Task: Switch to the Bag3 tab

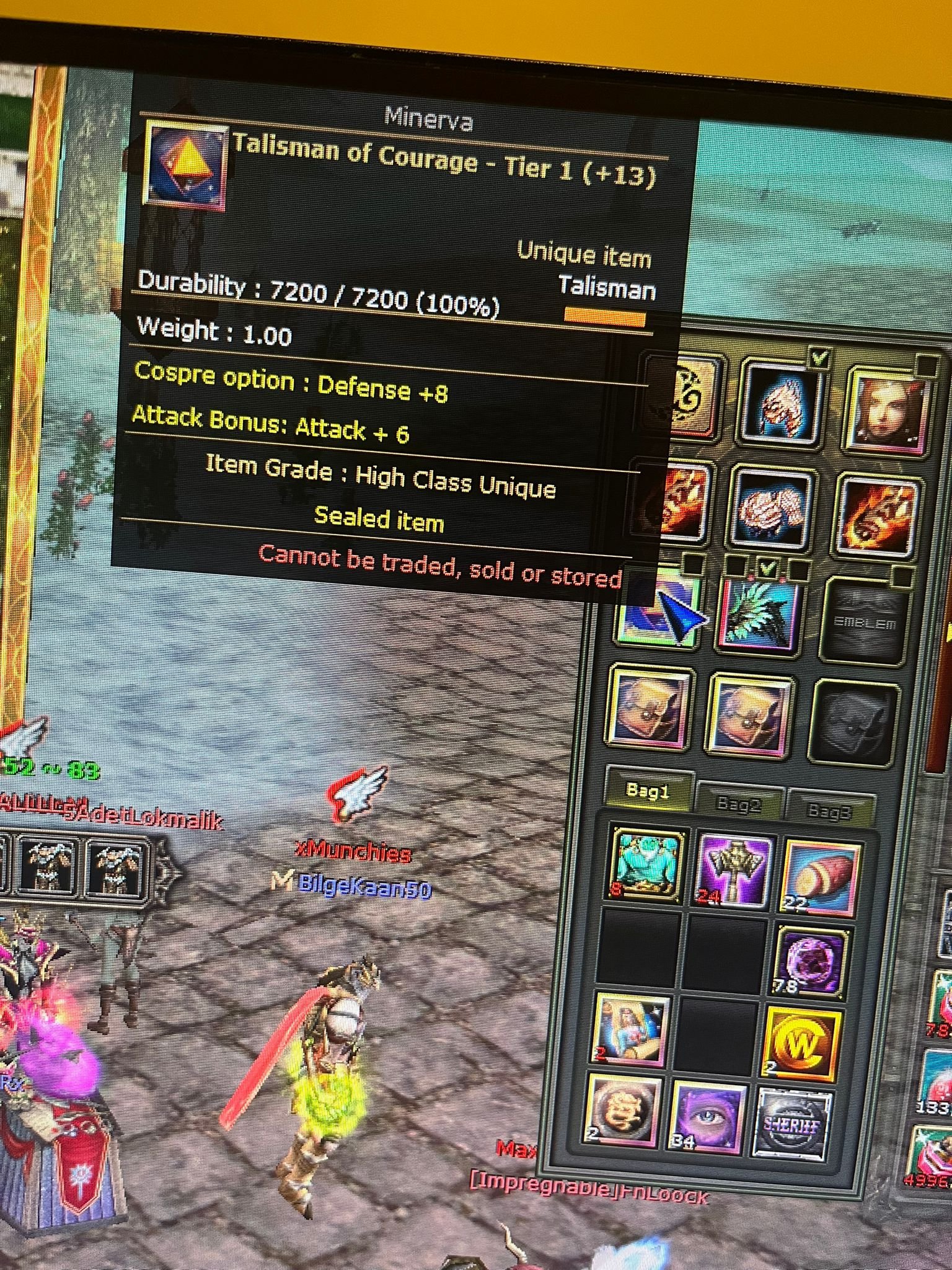Action: (829, 812)
